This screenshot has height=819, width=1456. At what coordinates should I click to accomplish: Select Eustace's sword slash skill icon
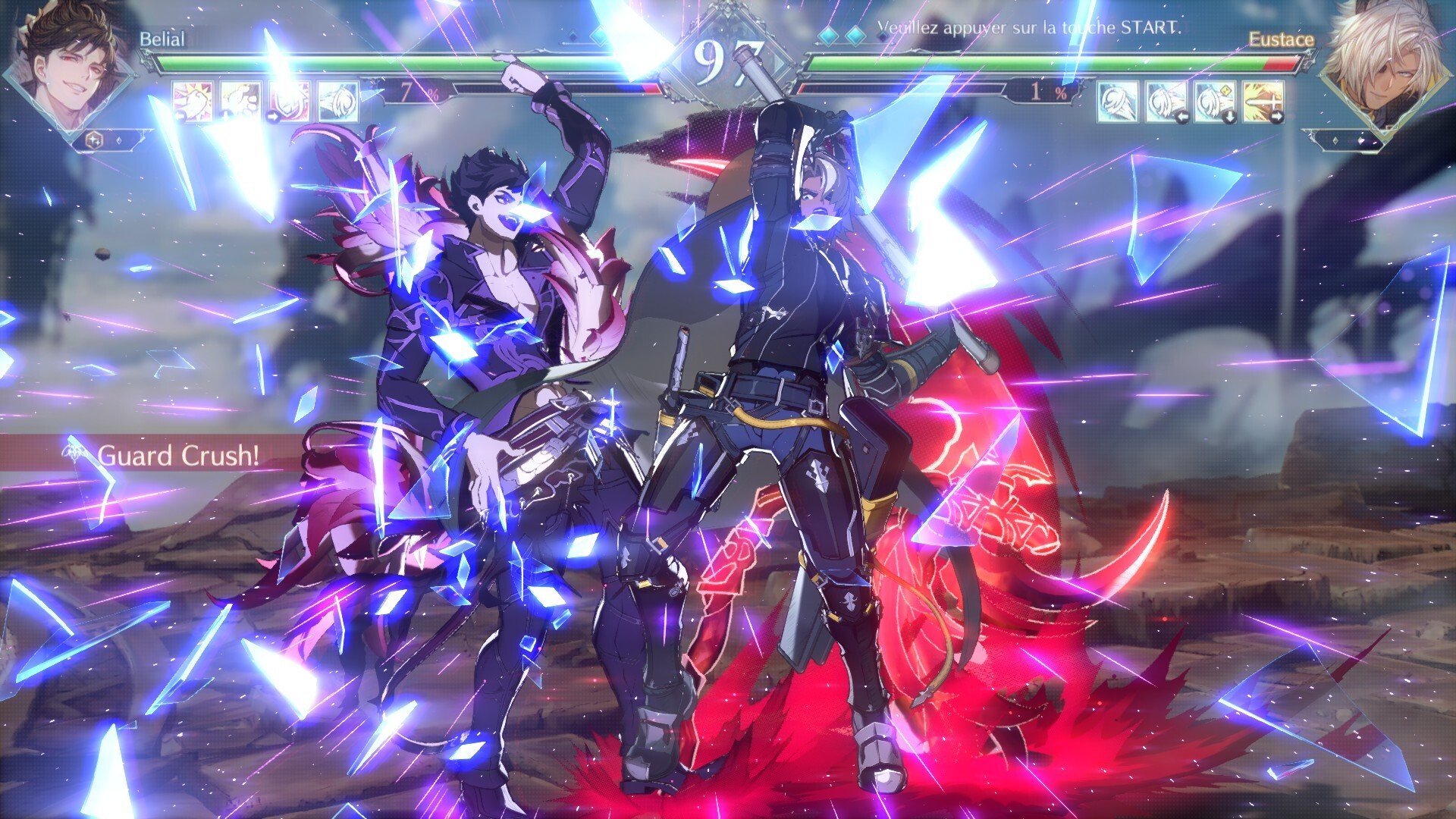[x=1263, y=102]
